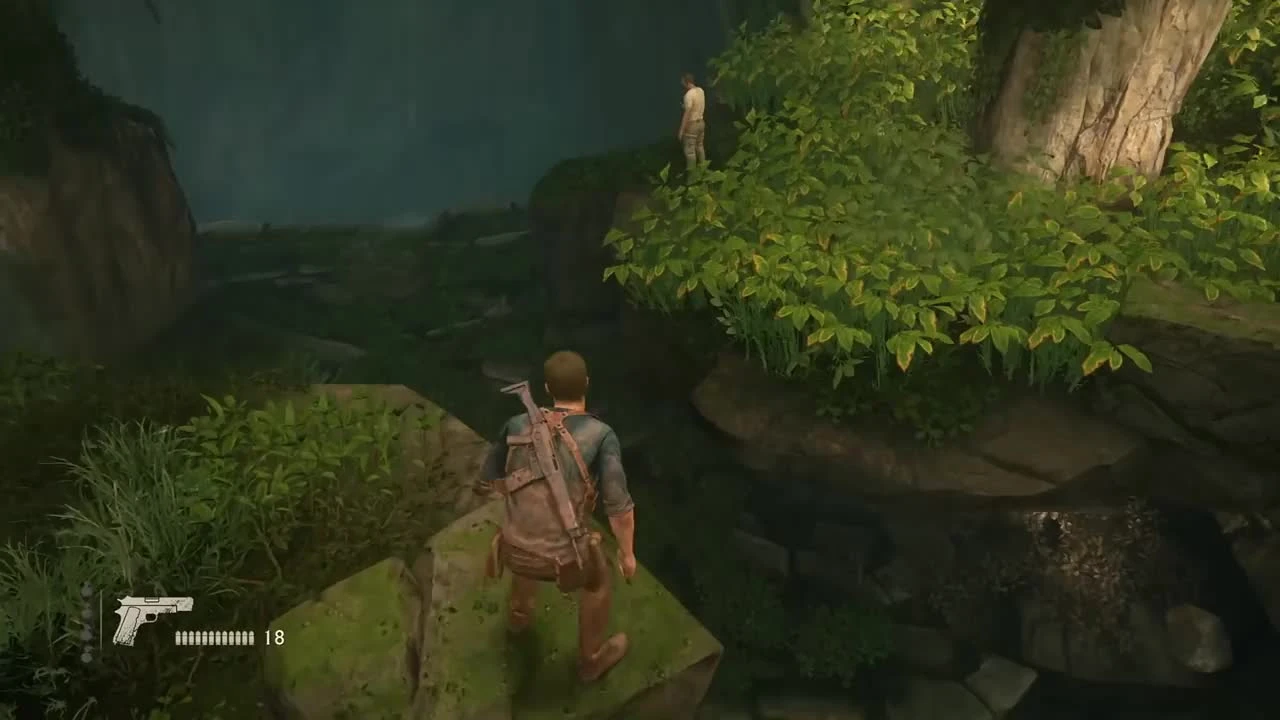Click the last bullet pip before the 18
Screen dimensions: 1280x720
[x=252, y=637]
